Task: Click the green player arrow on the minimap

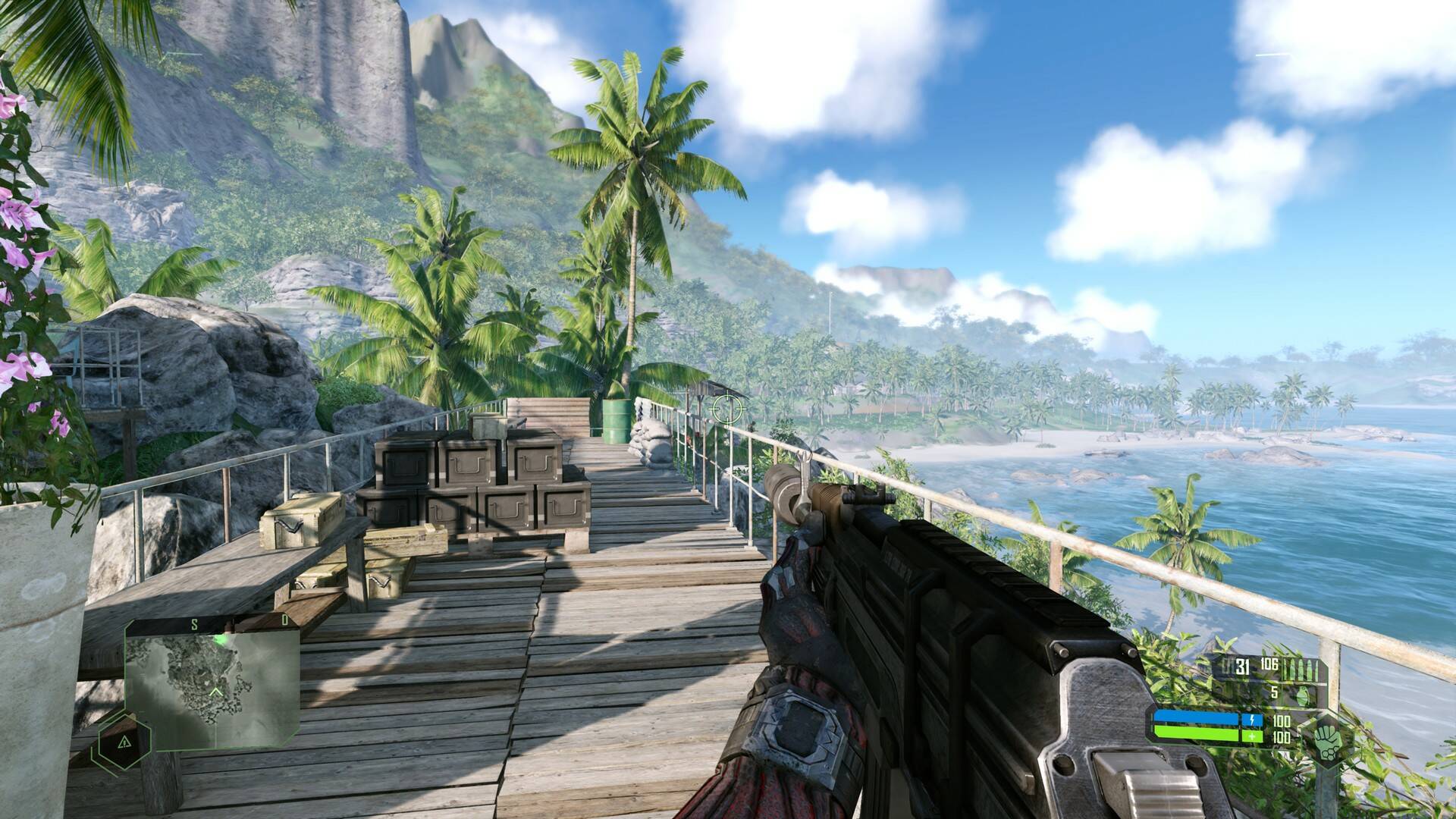Action: 216,692
